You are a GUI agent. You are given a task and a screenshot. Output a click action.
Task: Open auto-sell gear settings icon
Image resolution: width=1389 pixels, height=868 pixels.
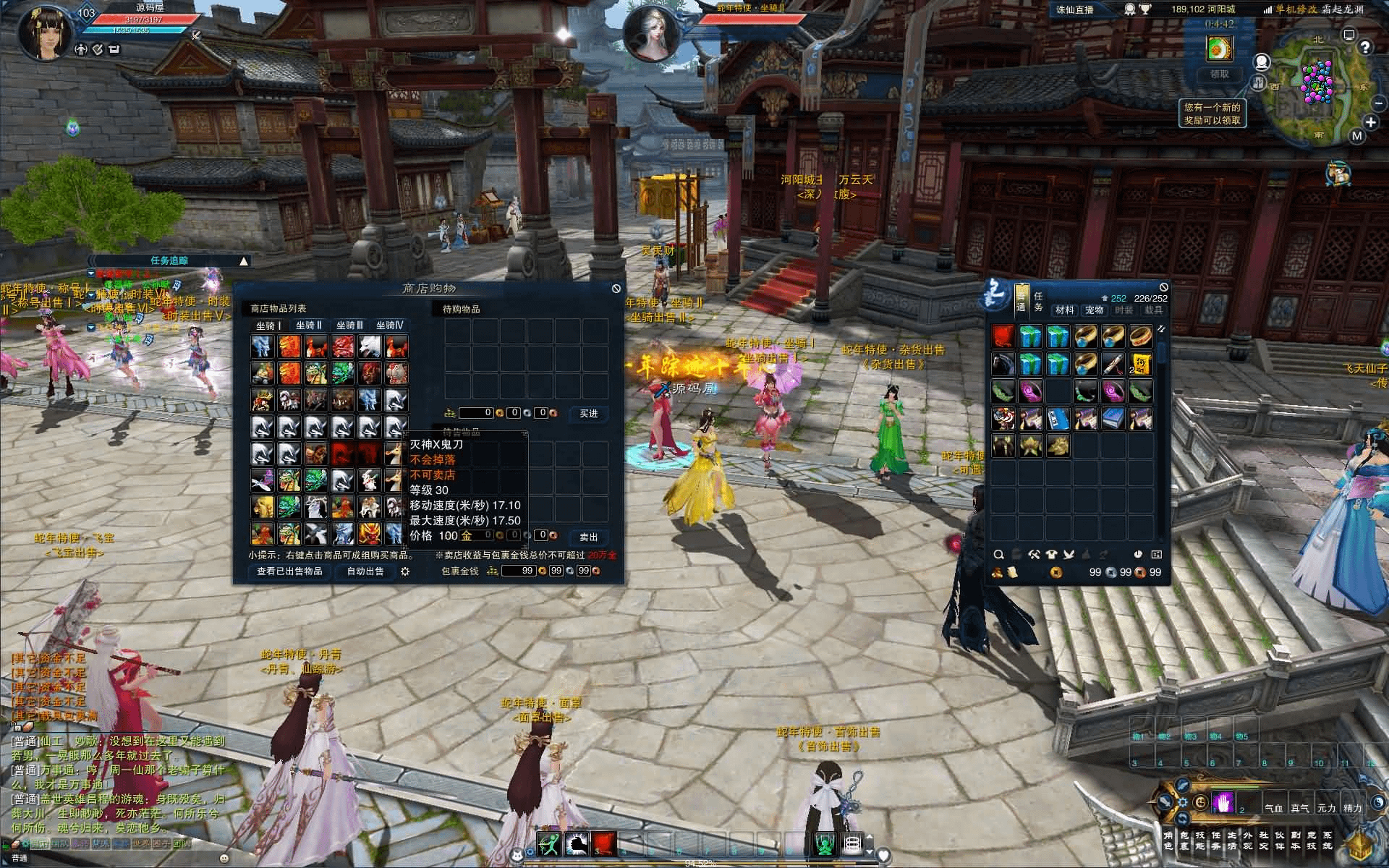coord(405,571)
